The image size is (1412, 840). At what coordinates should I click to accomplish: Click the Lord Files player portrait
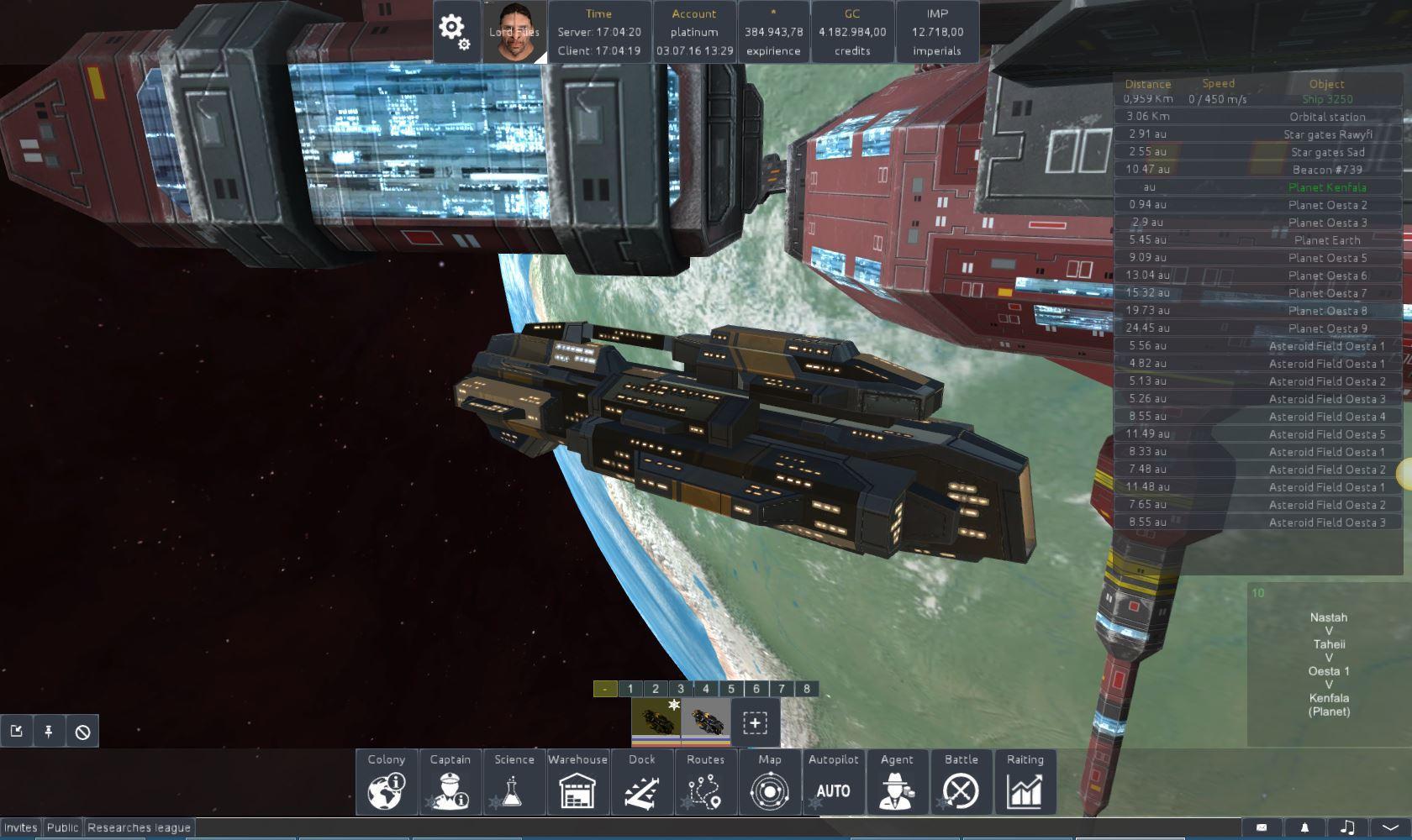click(x=514, y=32)
